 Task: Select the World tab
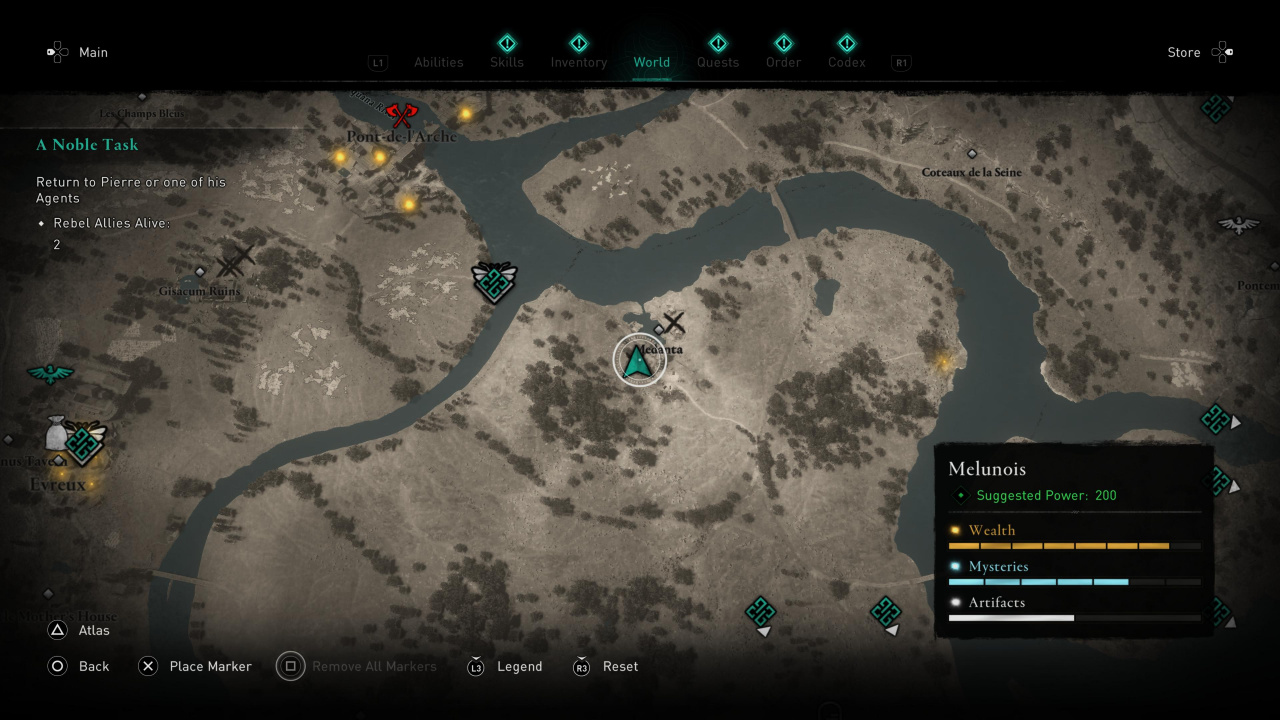pyautogui.click(x=651, y=62)
